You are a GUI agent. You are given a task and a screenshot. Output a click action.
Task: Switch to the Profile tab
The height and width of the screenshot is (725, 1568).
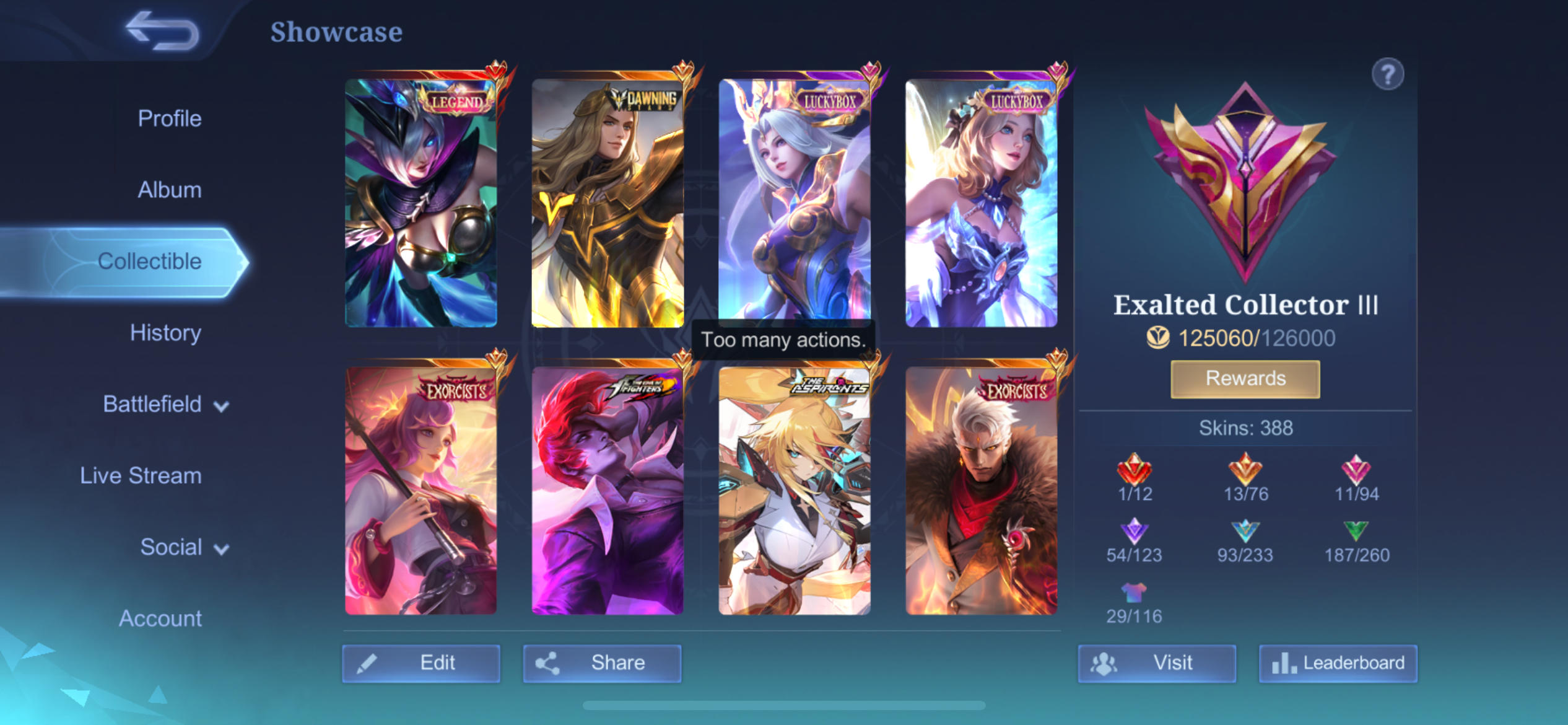(168, 118)
